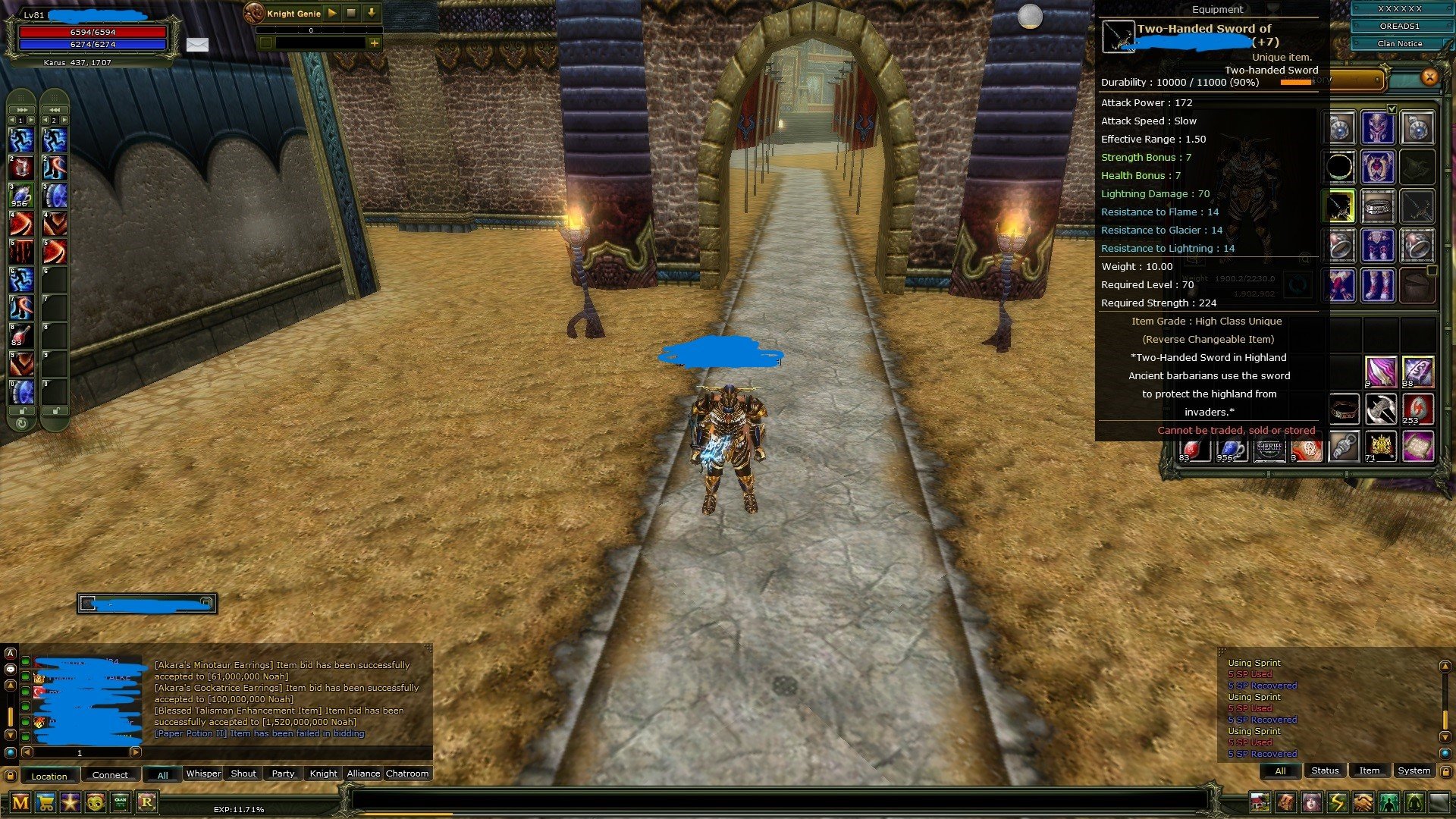The width and height of the screenshot is (1456, 819).
Task: Click the 'R' rankings icon
Action: (x=145, y=802)
